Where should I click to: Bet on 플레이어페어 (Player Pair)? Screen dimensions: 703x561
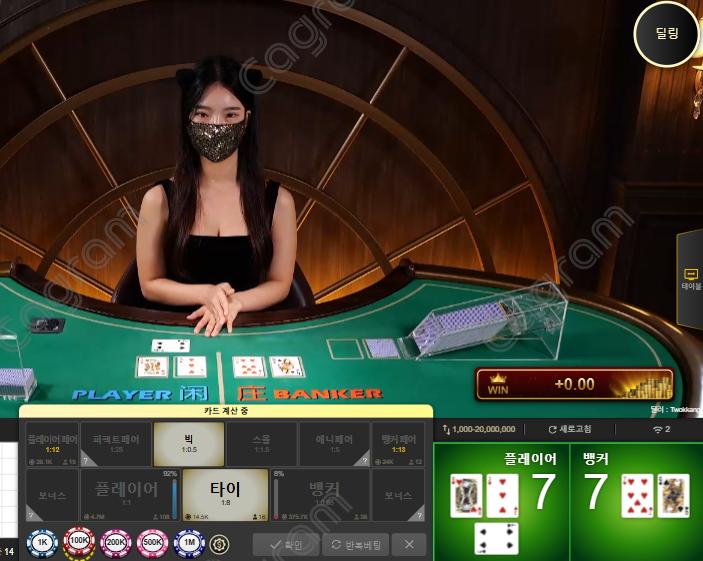pyautogui.click(x=52, y=443)
